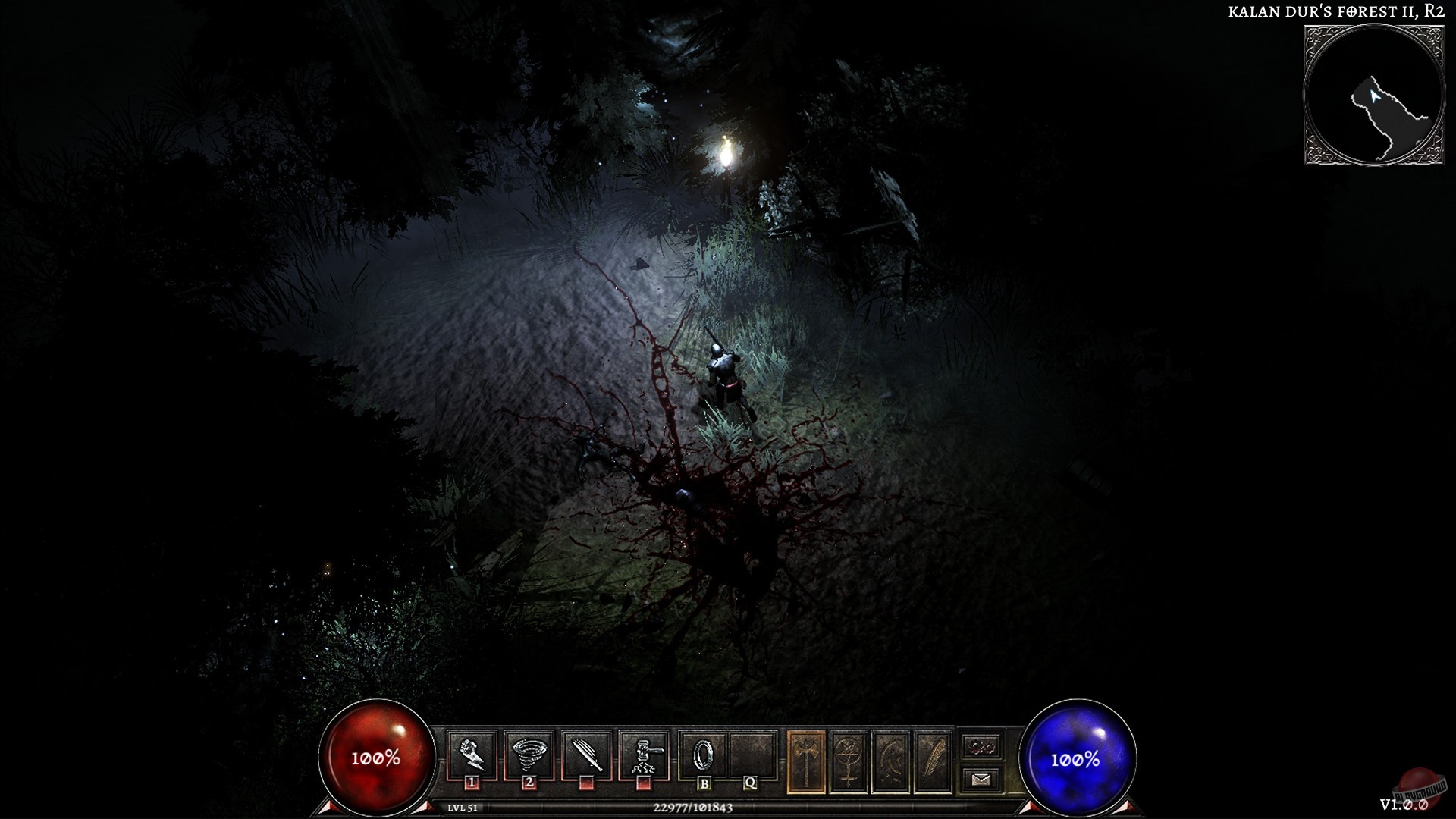Open the gear settings icon
The height and width of the screenshot is (819, 1456).
pyautogui.click(x=982, y=747)
